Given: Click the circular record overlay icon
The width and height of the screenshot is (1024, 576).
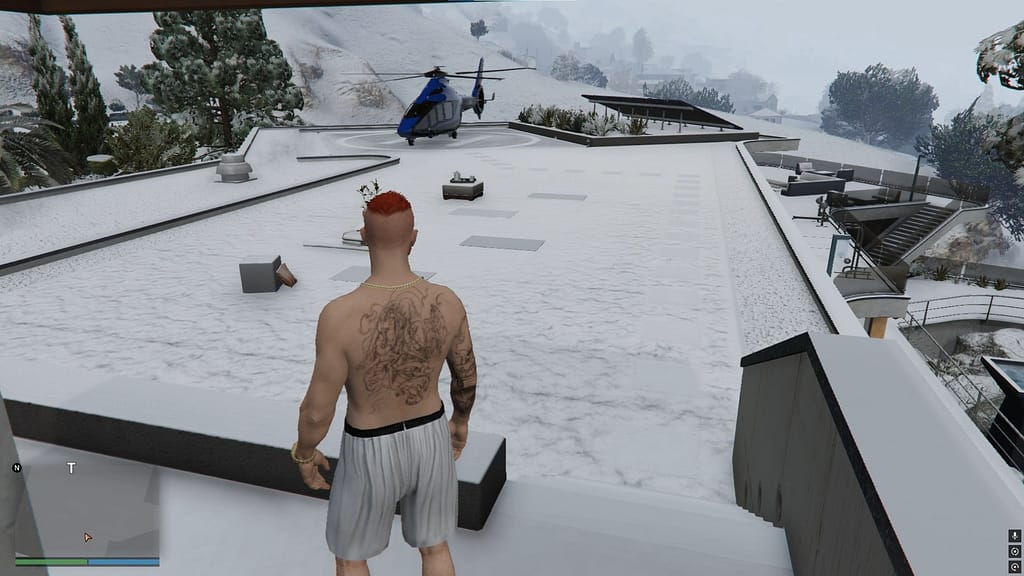Looking at the screenshot, I should point(1016,551).
